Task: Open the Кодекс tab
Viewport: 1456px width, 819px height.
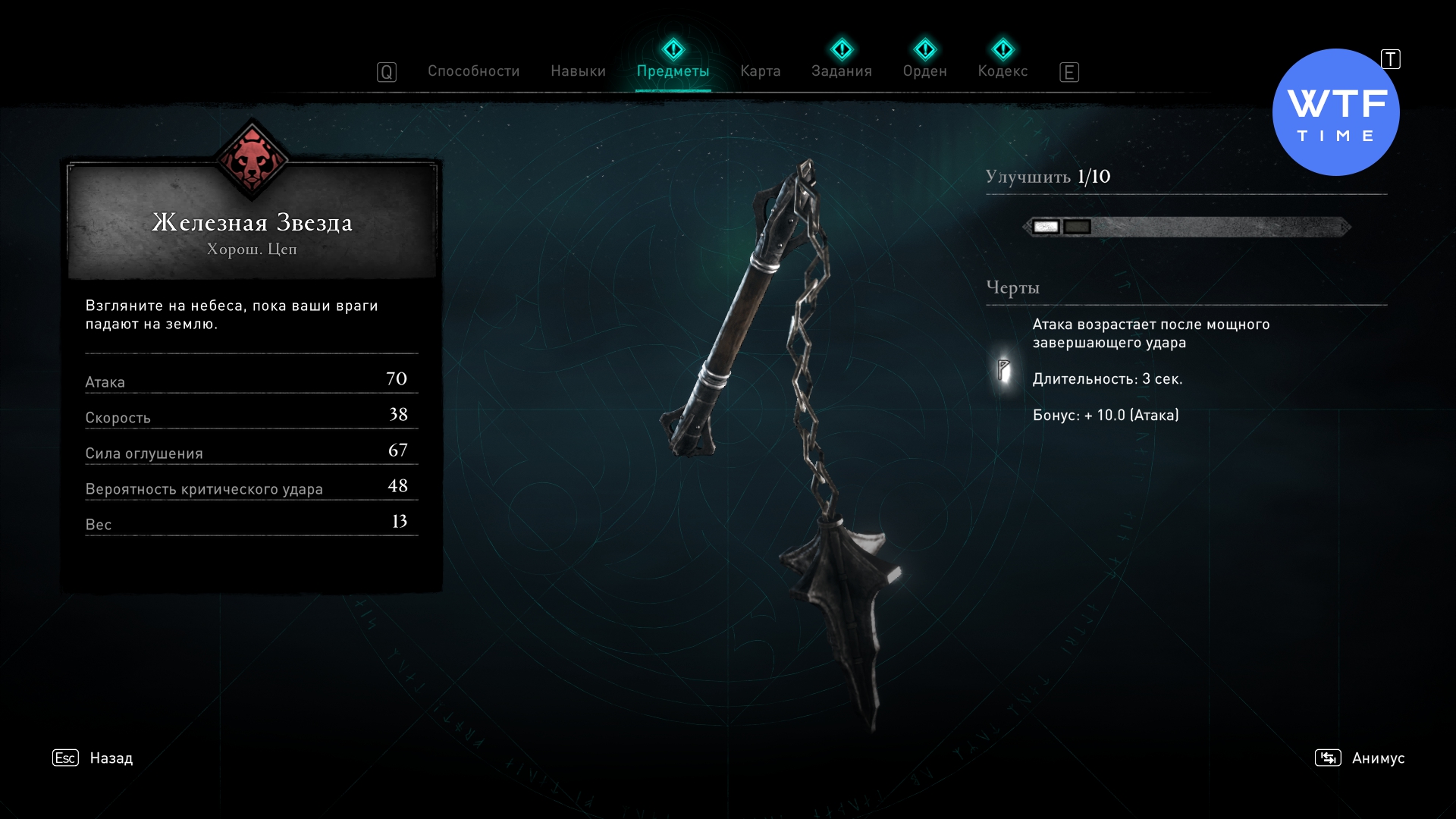Action: click(x=1003, y=71)
